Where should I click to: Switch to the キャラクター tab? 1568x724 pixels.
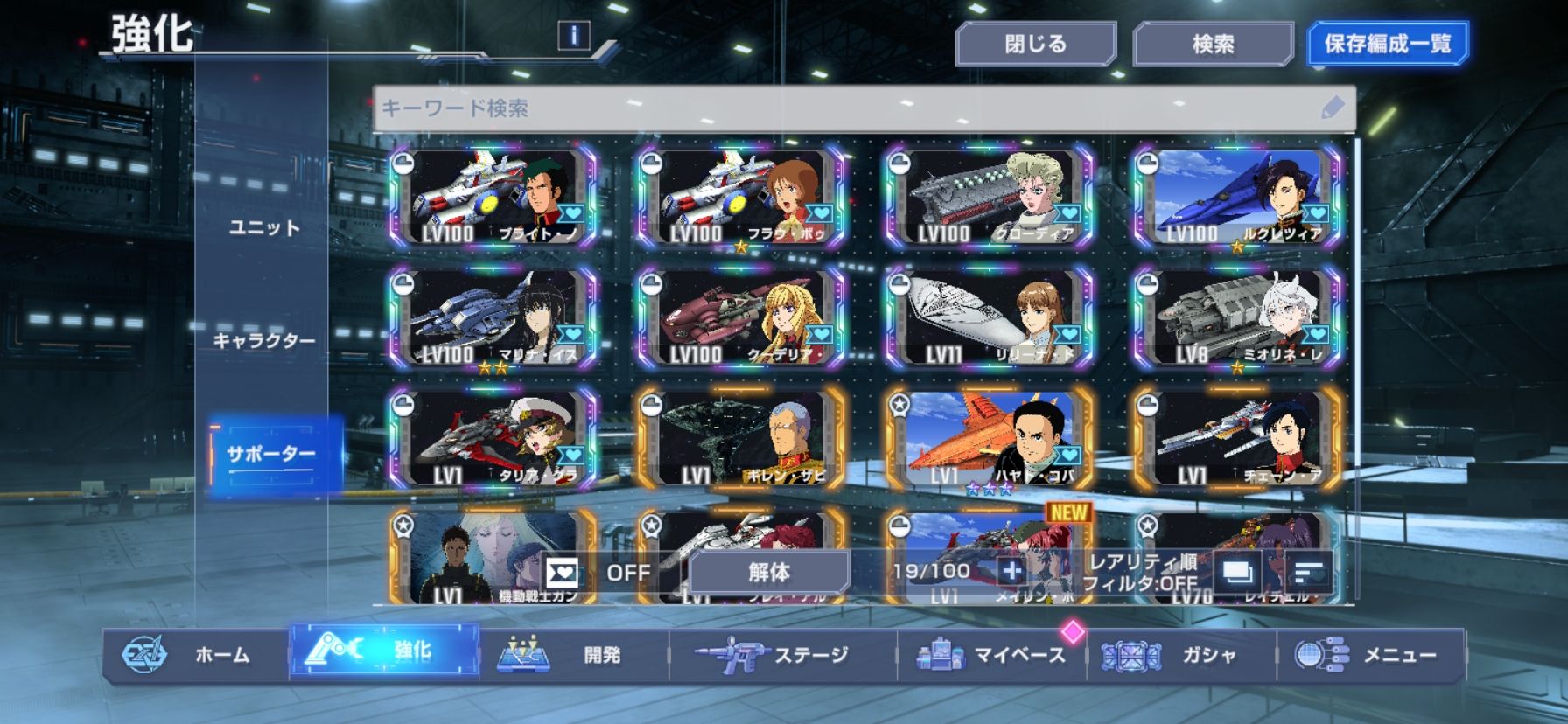tap(264, 340)
